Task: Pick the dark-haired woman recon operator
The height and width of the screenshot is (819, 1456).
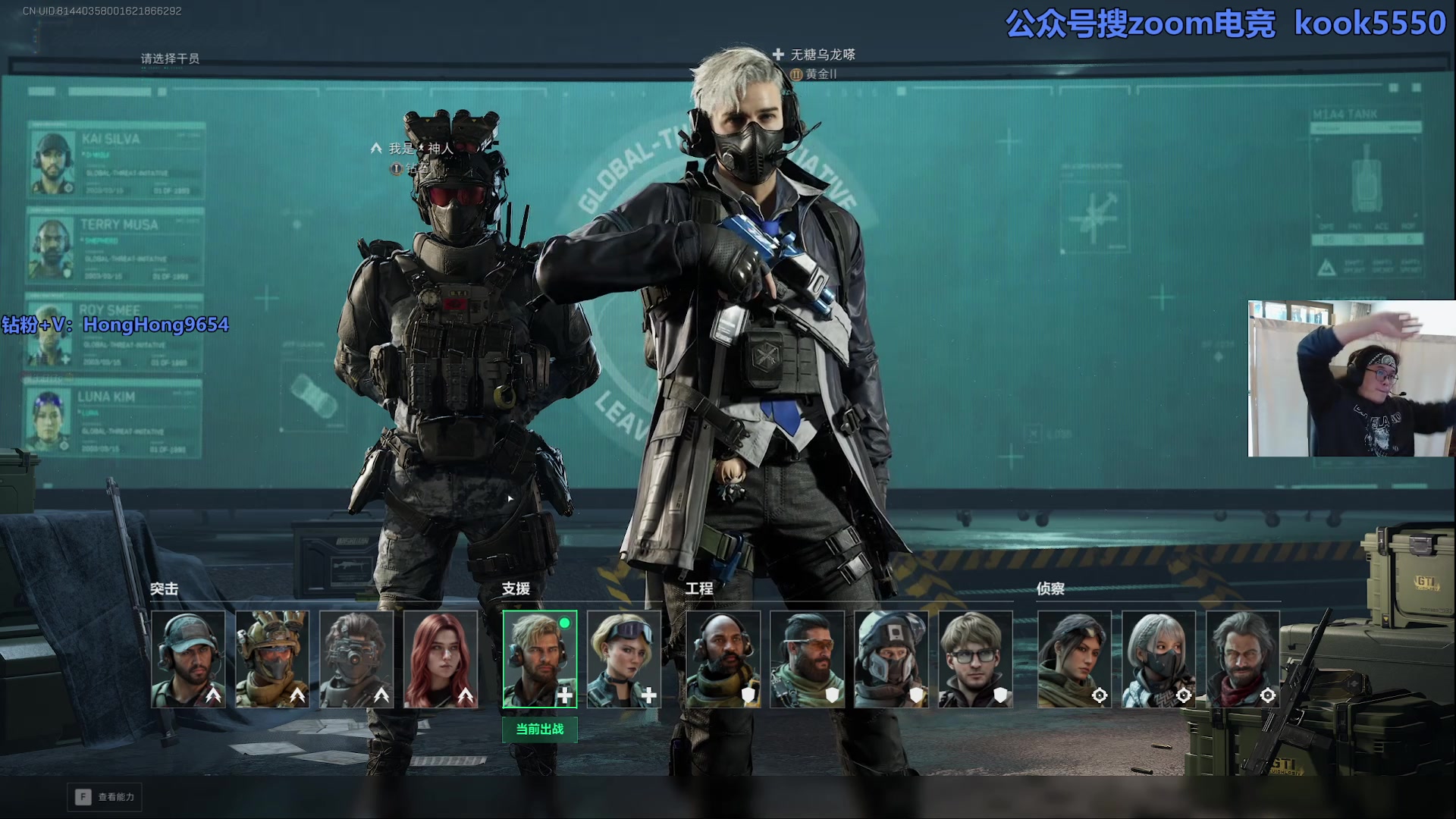Action: 1075,659
